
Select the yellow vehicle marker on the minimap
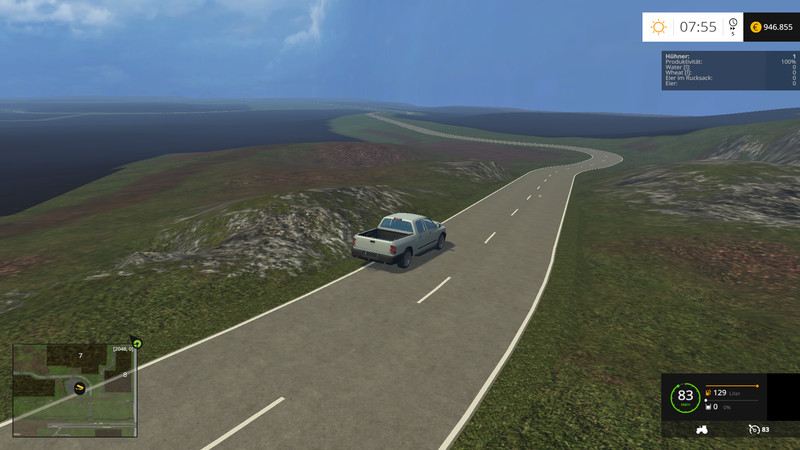[80, 387]
